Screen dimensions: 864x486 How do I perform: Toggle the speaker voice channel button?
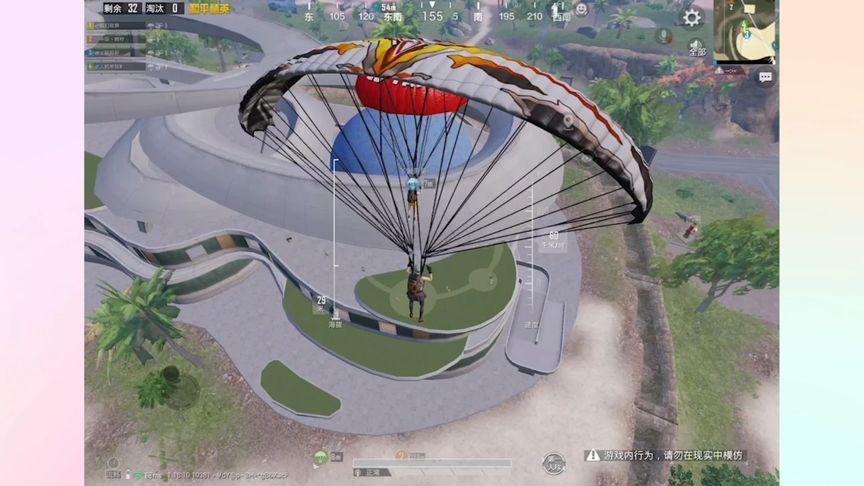pyautogui.click(x=697, y=47)
